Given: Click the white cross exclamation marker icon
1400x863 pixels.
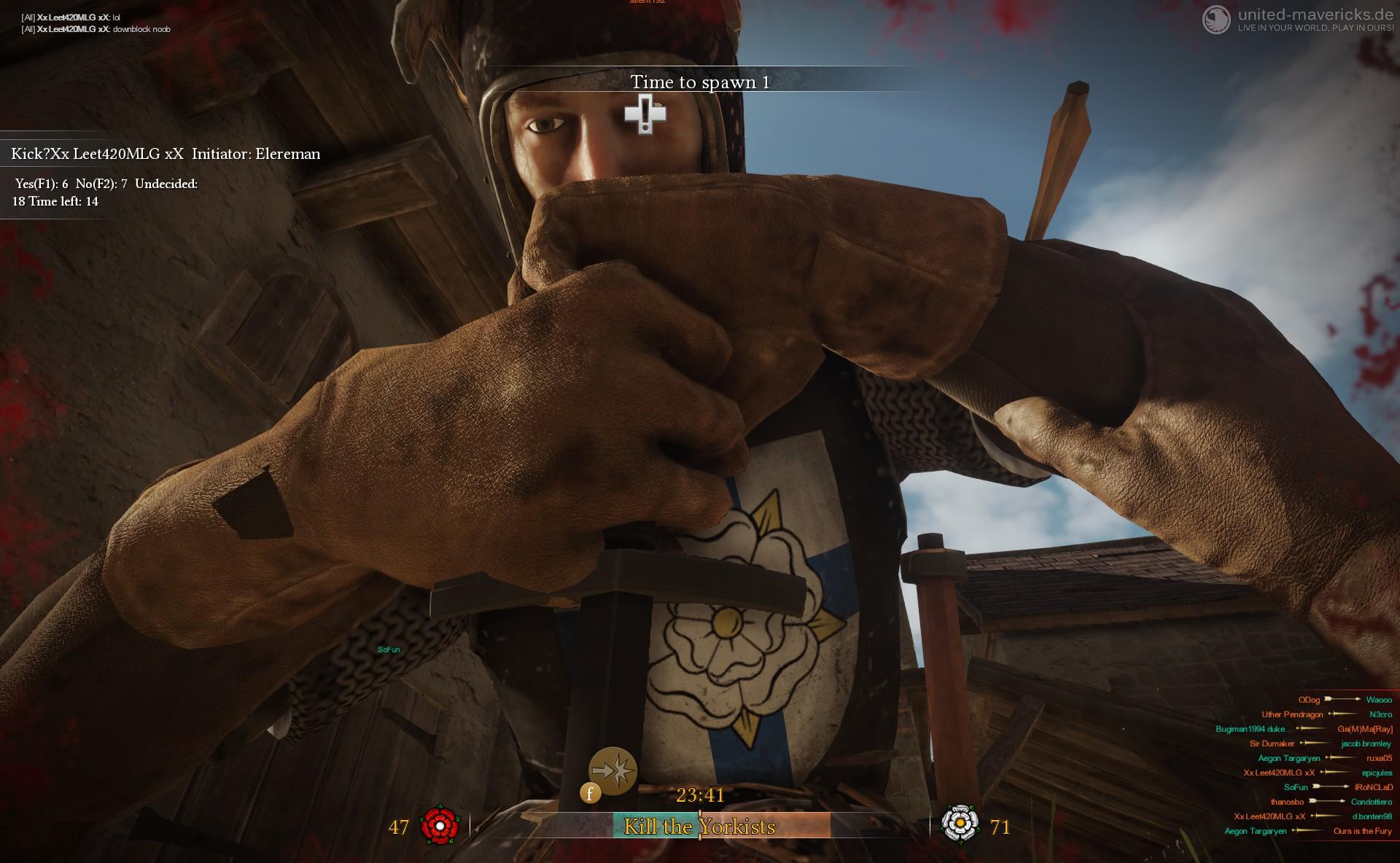Looking at the screenshot, I should pos(645,114).
